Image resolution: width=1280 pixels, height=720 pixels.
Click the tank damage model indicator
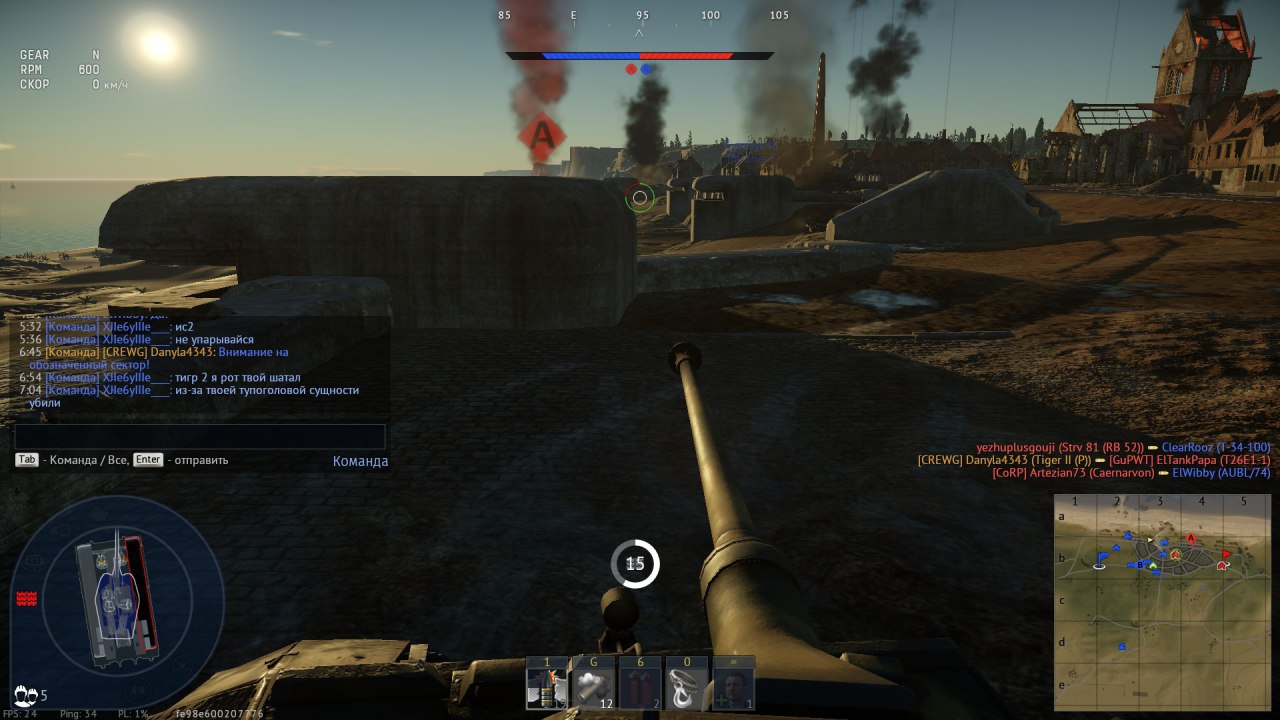[x=117, y=600]
